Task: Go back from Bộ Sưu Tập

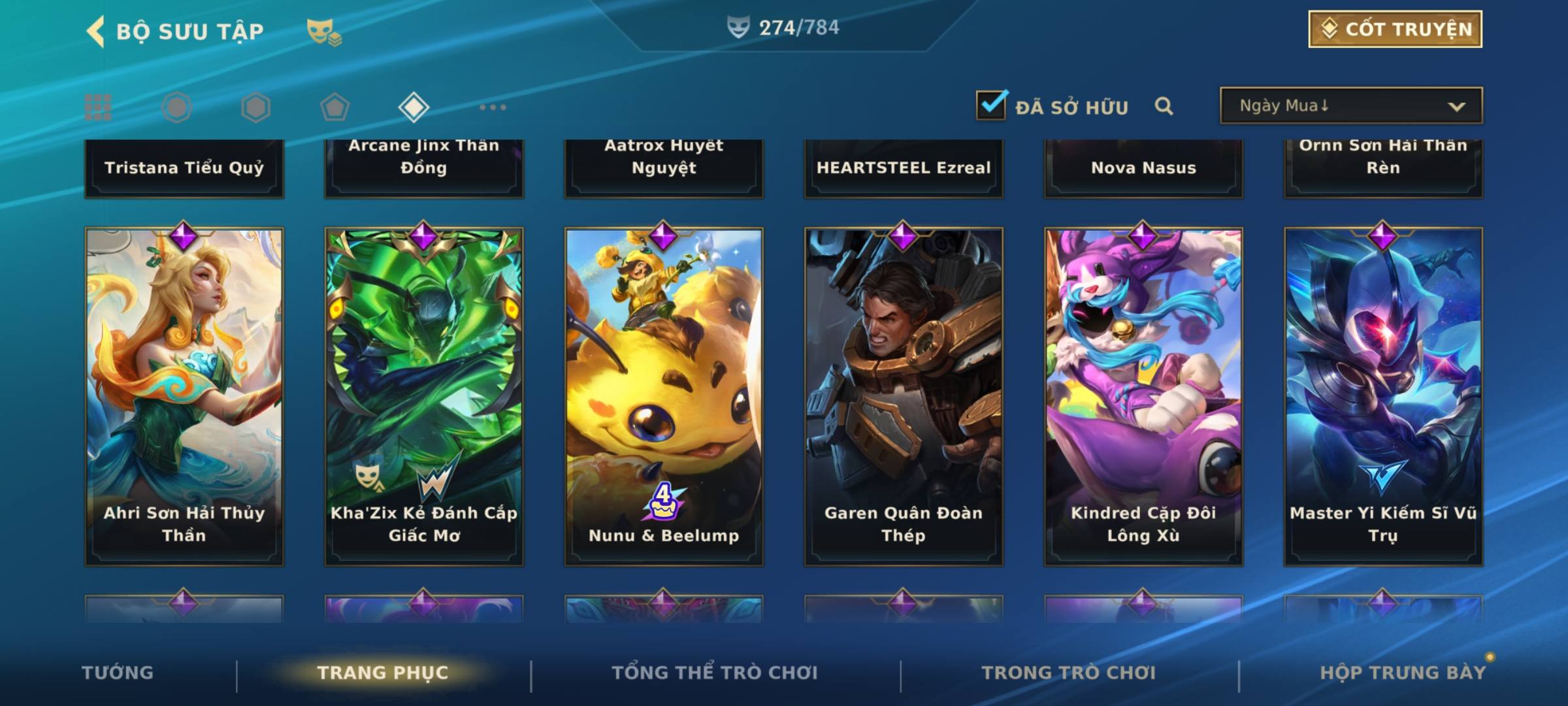Action: (x=96, y=31)
